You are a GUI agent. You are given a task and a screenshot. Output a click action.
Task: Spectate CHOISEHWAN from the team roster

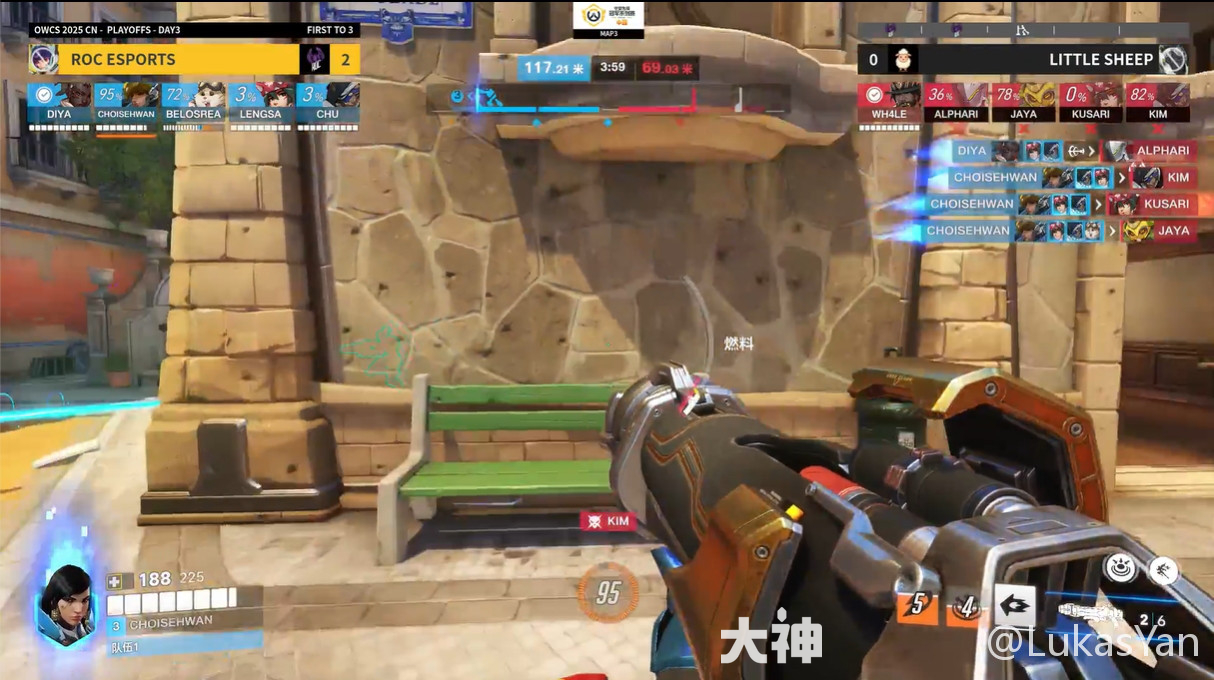click(x=126, y=102)
